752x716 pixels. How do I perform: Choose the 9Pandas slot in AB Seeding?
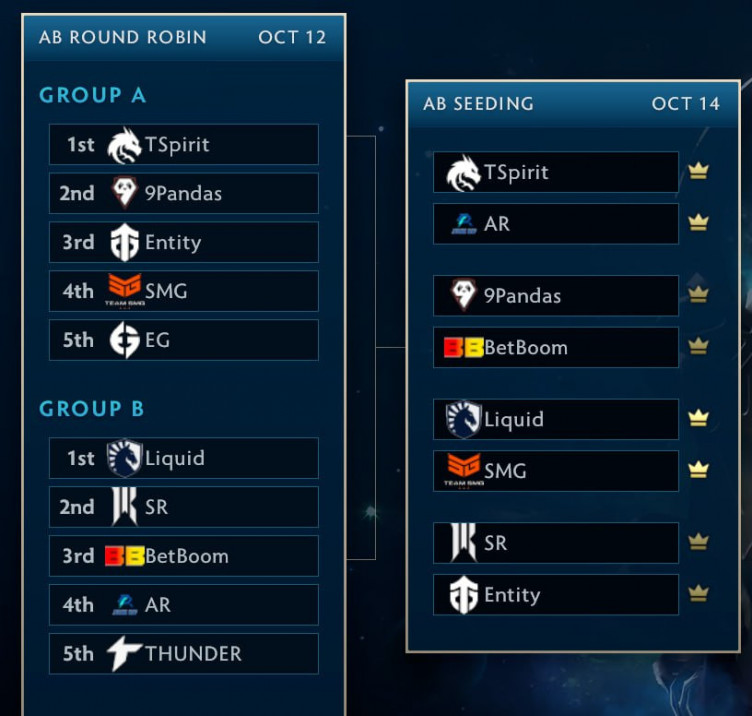pos(556,296)
